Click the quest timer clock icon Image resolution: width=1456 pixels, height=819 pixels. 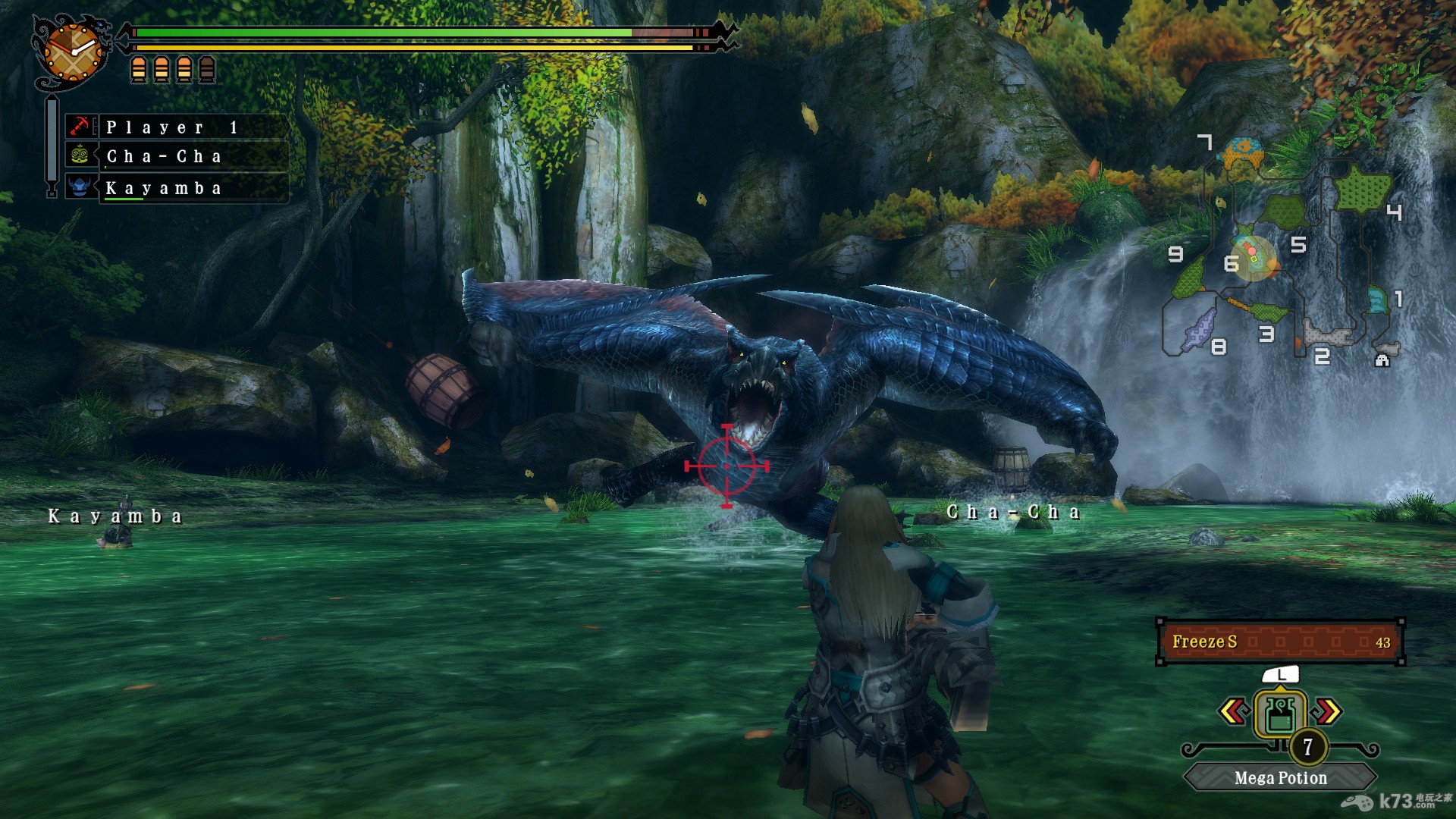pyautogui.click(x=73, y=52)
